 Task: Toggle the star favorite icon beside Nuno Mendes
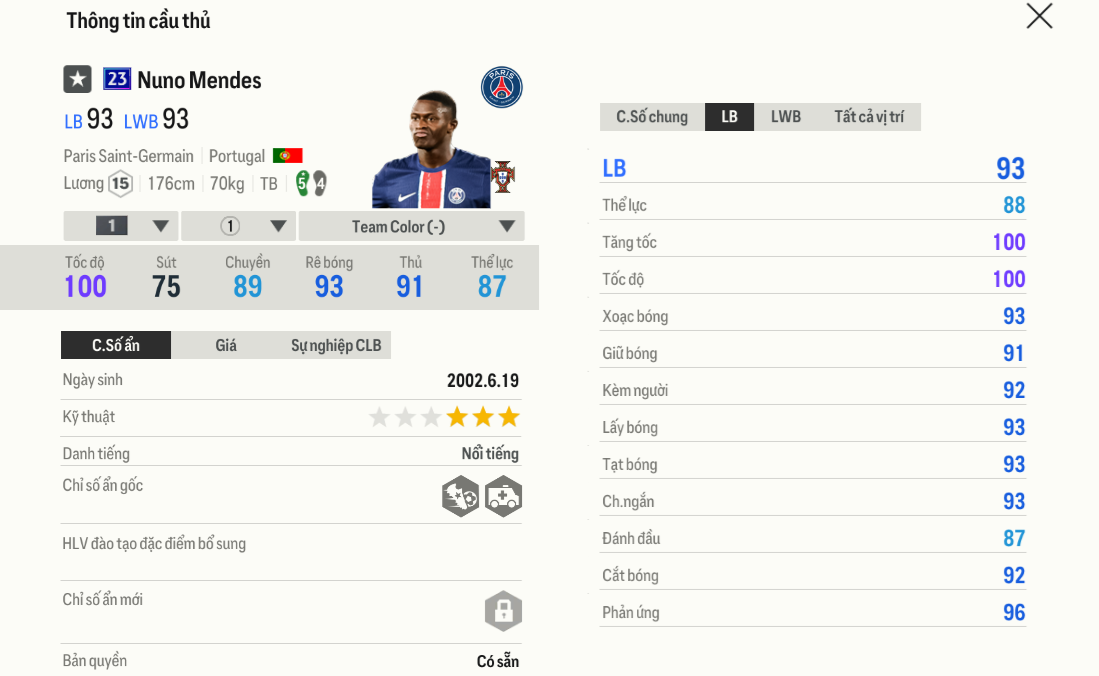[x=77, y=79]
